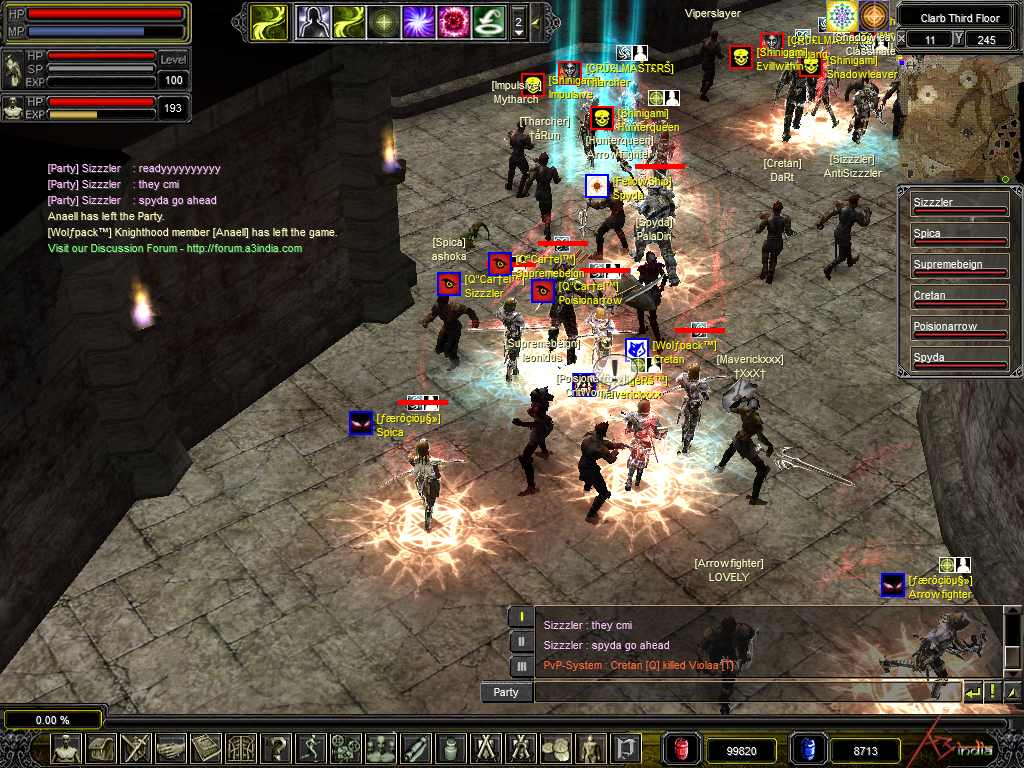Select party member Spica in the party list
This screenshot has width=1024, height=768.
coord(959,235)
